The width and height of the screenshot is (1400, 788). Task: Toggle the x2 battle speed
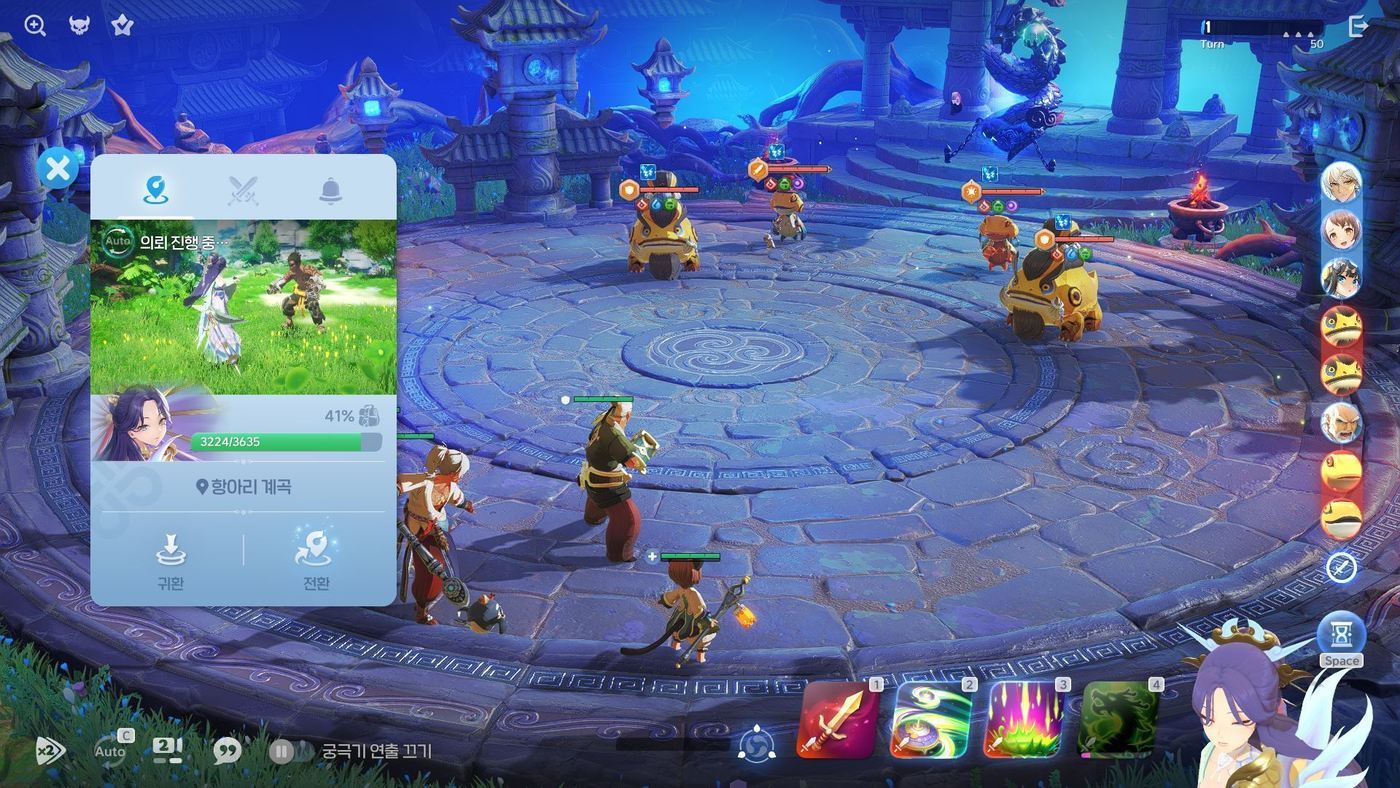click(x=49, y=750)
